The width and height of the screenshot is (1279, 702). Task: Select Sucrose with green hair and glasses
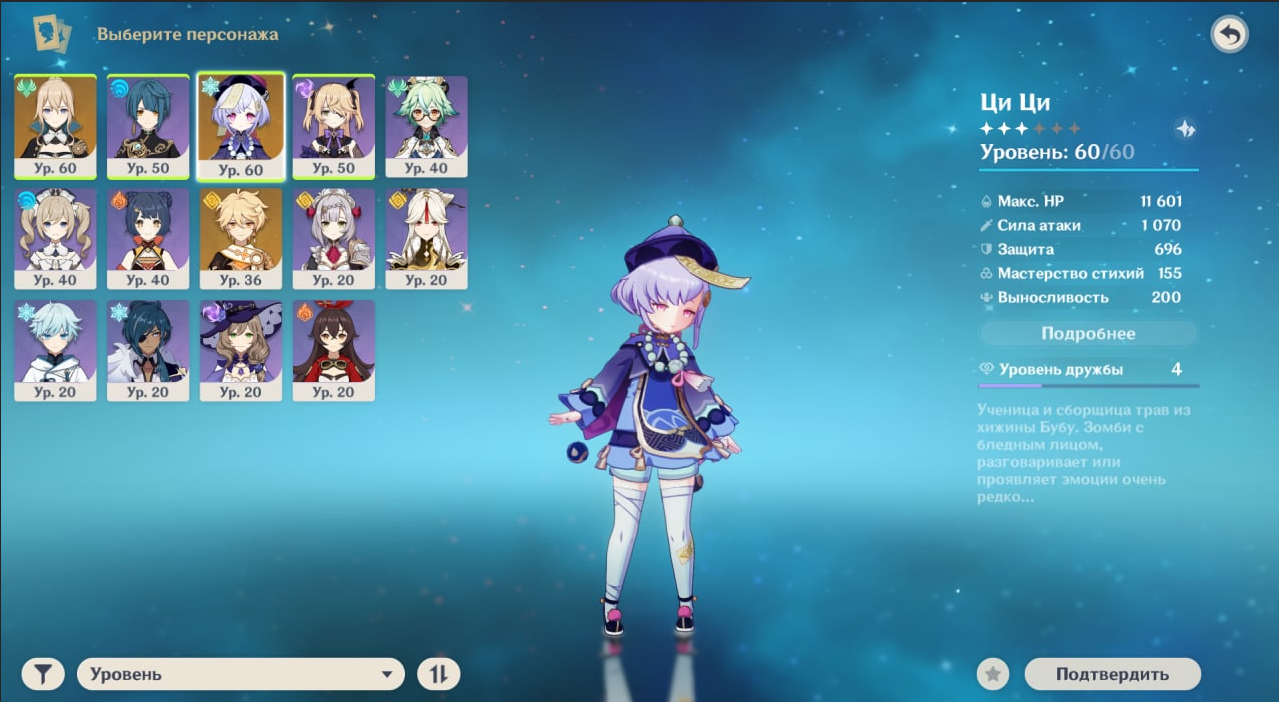[x=426, y=125]
